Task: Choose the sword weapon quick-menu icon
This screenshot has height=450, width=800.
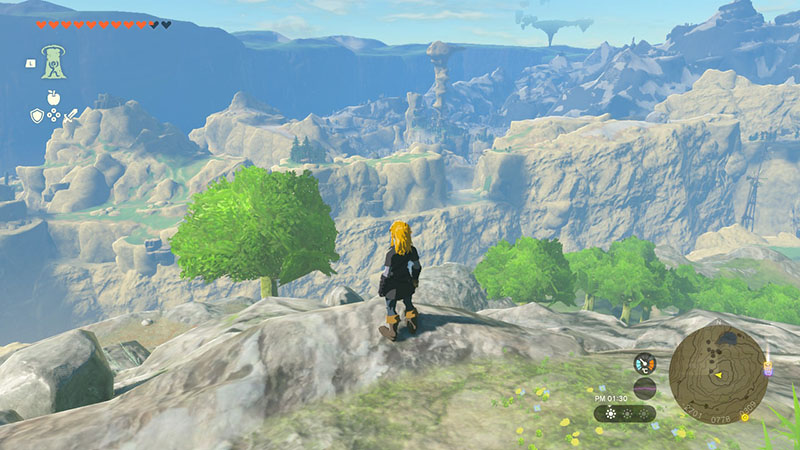Action: tap(71, 115)
